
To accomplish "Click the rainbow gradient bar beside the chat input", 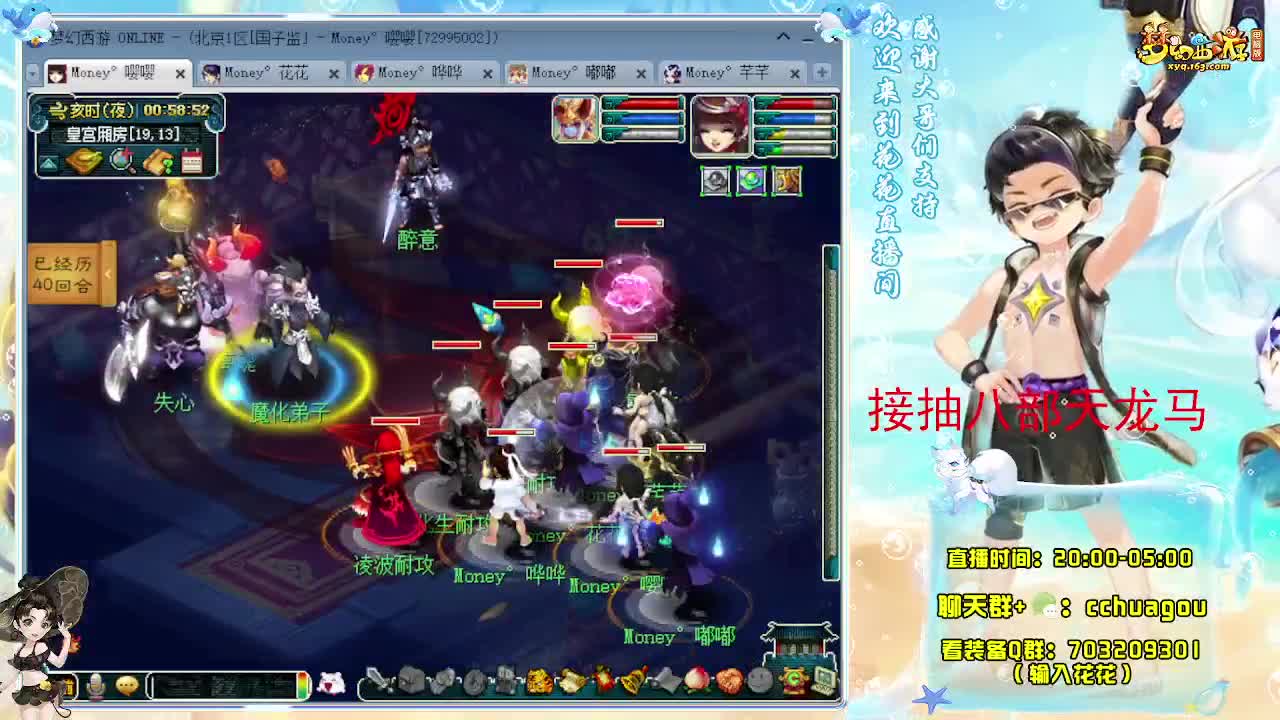I will (302, 686).
